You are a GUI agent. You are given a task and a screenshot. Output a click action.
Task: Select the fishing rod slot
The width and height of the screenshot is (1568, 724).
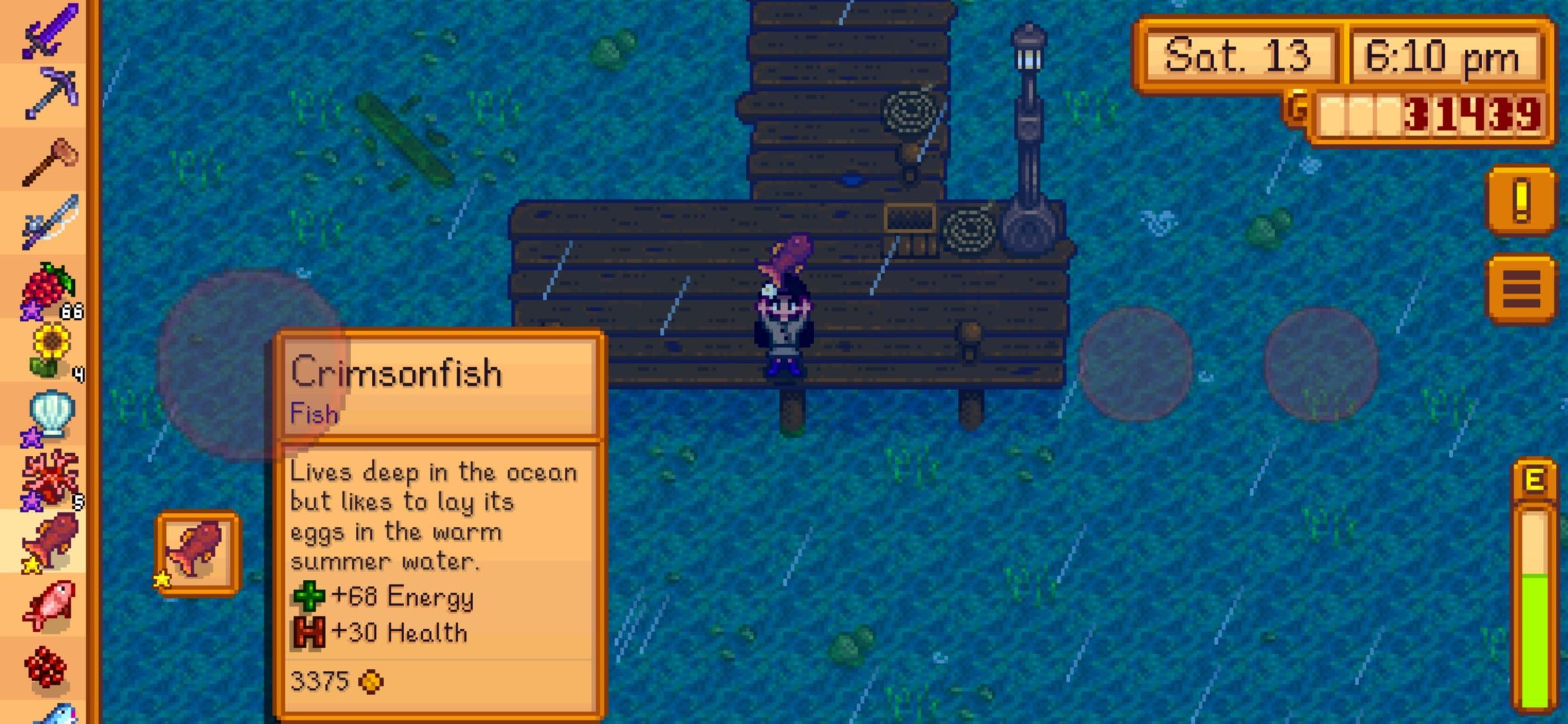(48, 223)
